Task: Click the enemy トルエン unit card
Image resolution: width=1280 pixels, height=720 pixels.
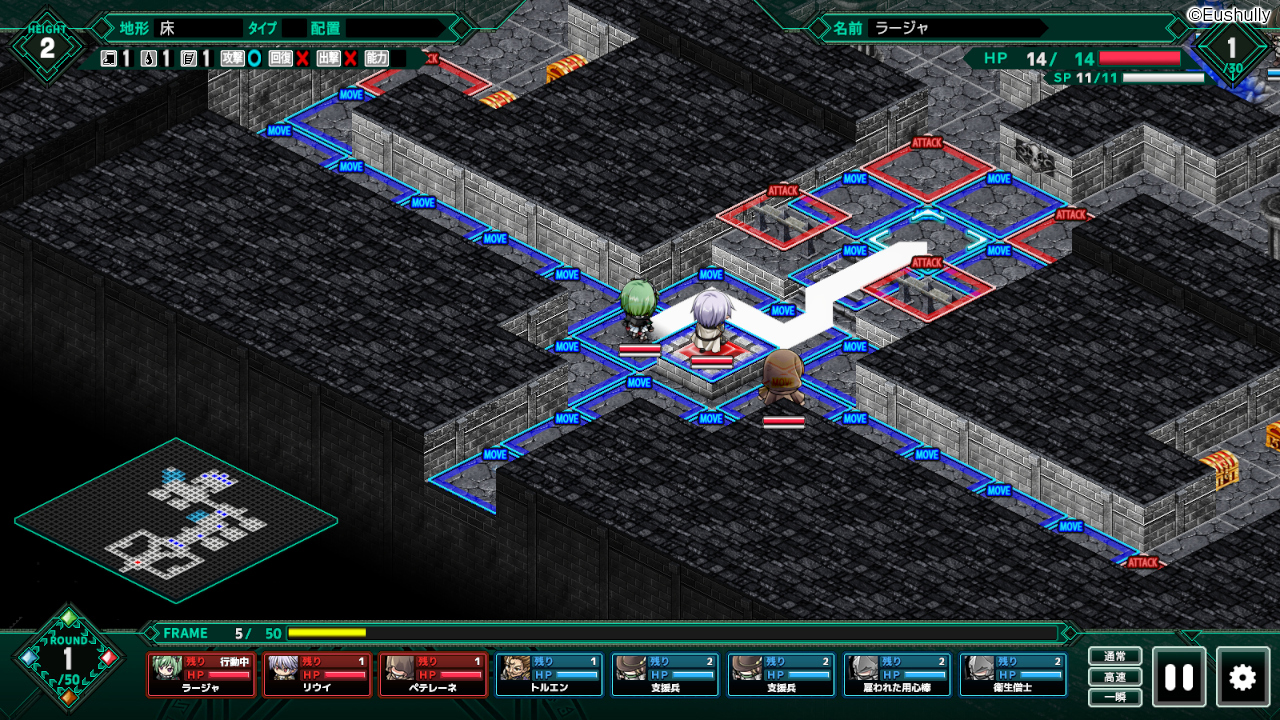Action: pos(550,674)
